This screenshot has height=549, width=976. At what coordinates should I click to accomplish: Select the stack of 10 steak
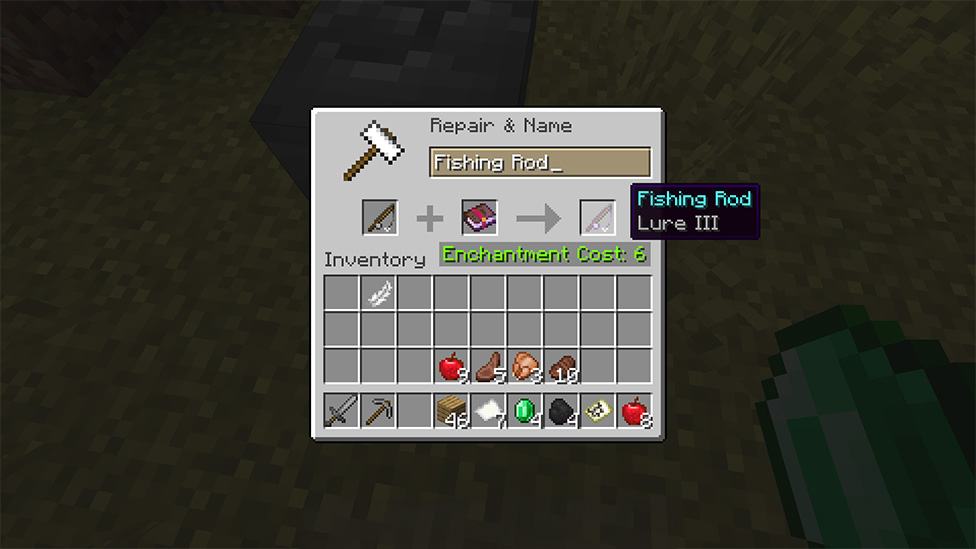coord(561,367)
